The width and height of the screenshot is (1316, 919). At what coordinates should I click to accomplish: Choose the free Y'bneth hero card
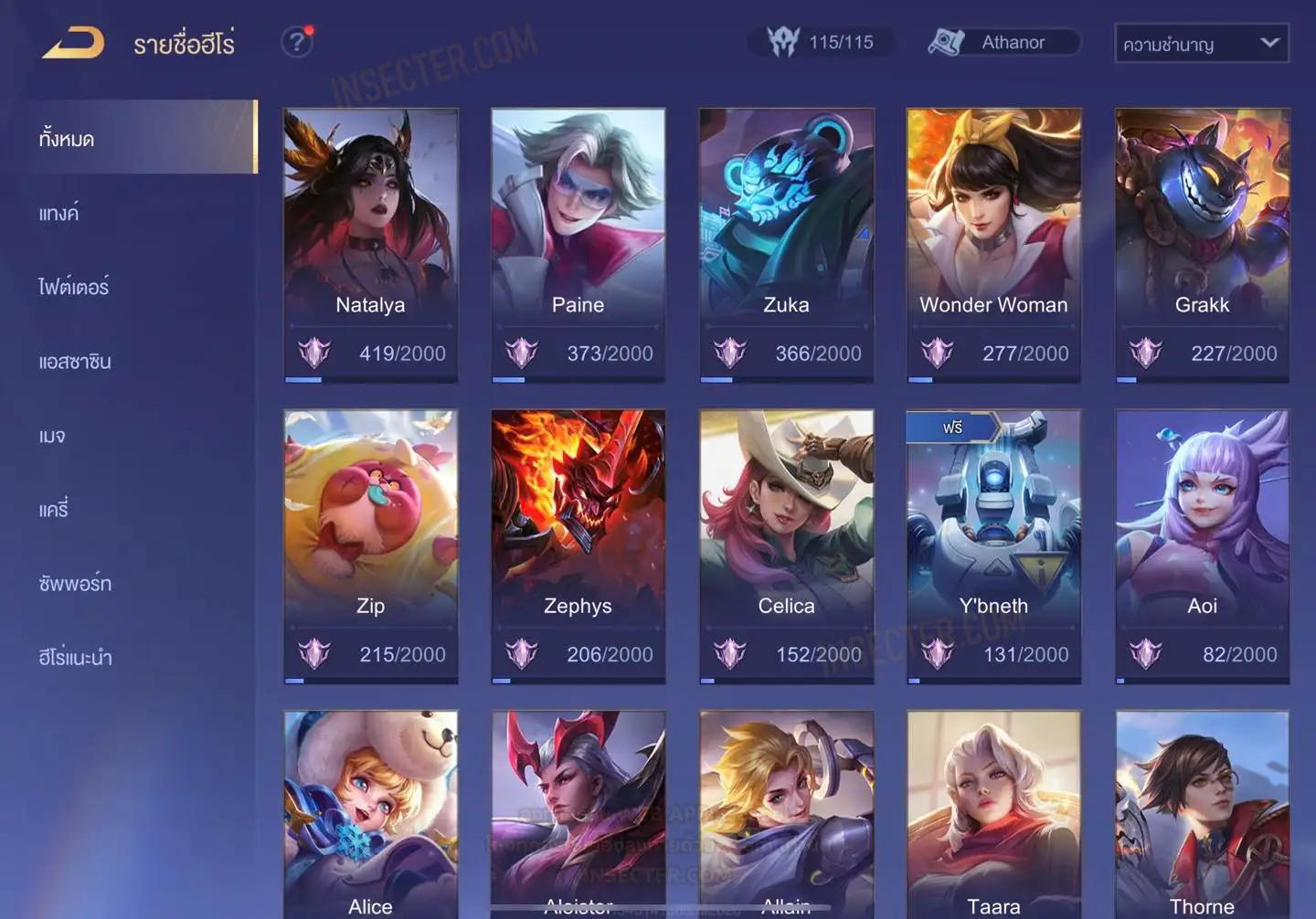[x=993, y=545]
